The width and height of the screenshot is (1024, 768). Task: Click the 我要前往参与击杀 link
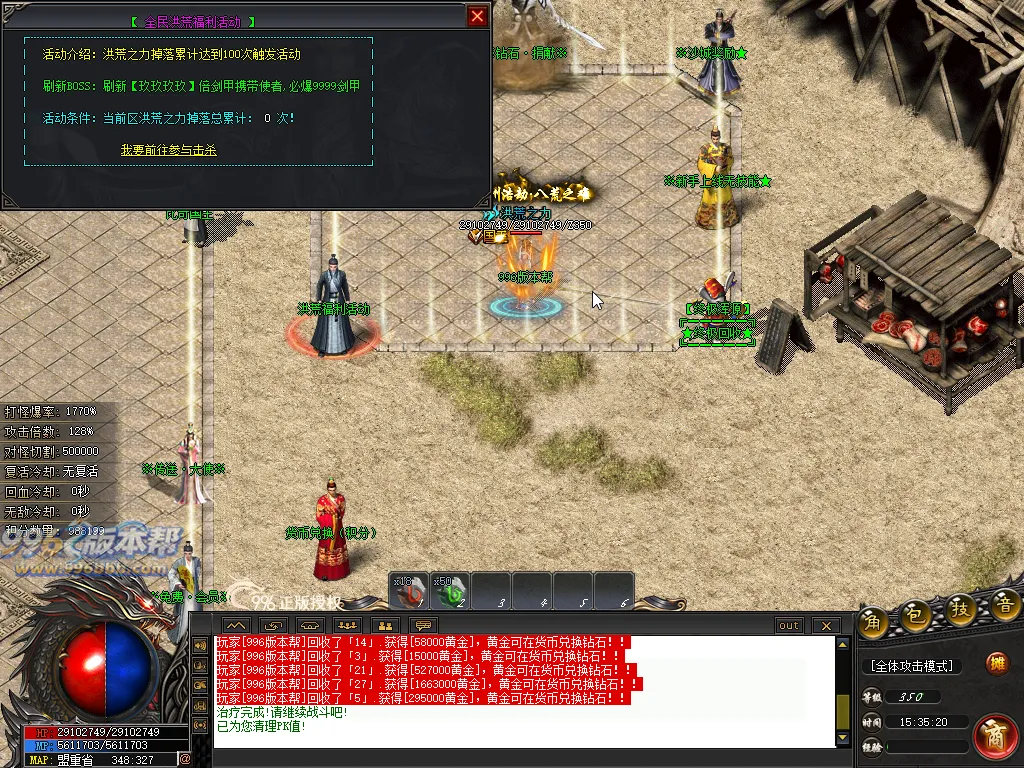click(169, 150)
